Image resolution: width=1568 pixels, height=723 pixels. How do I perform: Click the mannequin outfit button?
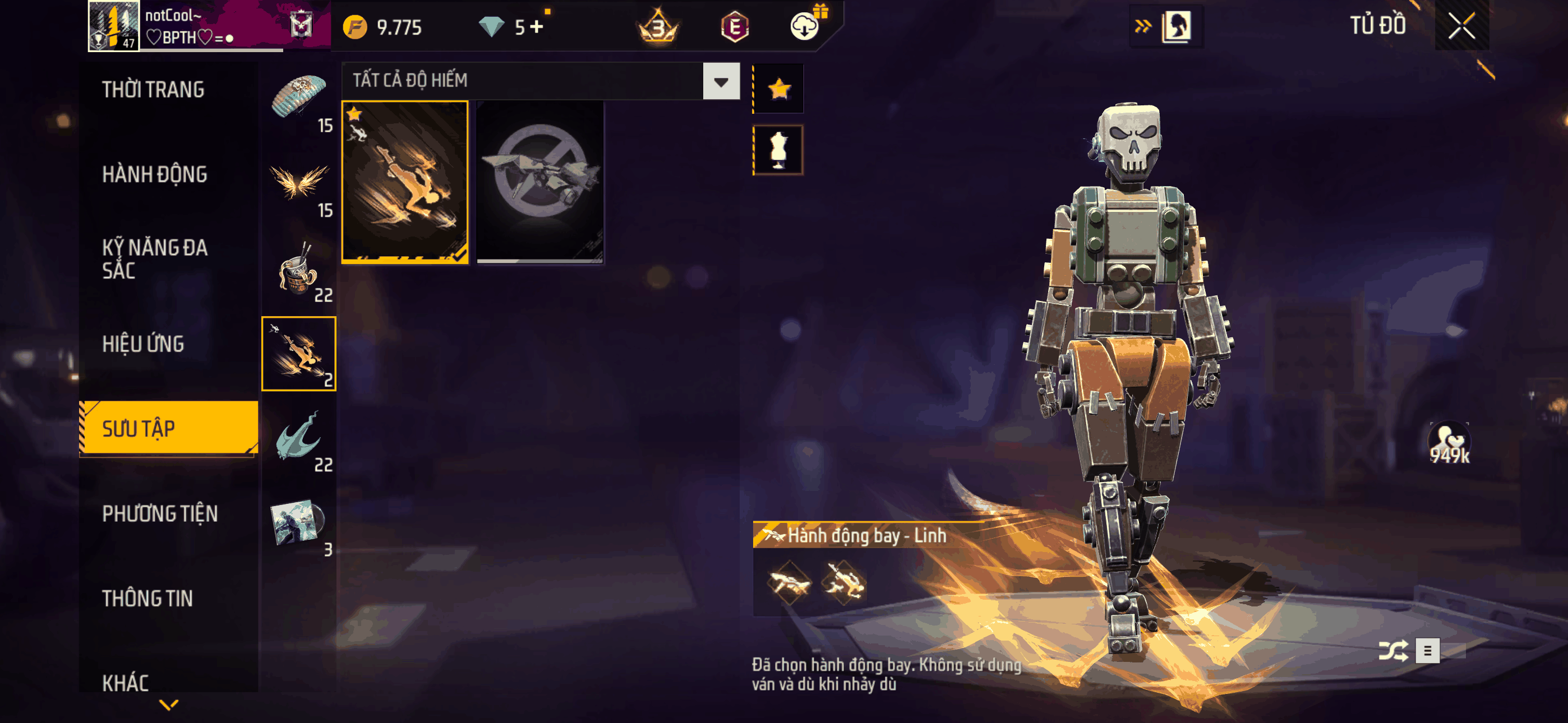point(778,150)
